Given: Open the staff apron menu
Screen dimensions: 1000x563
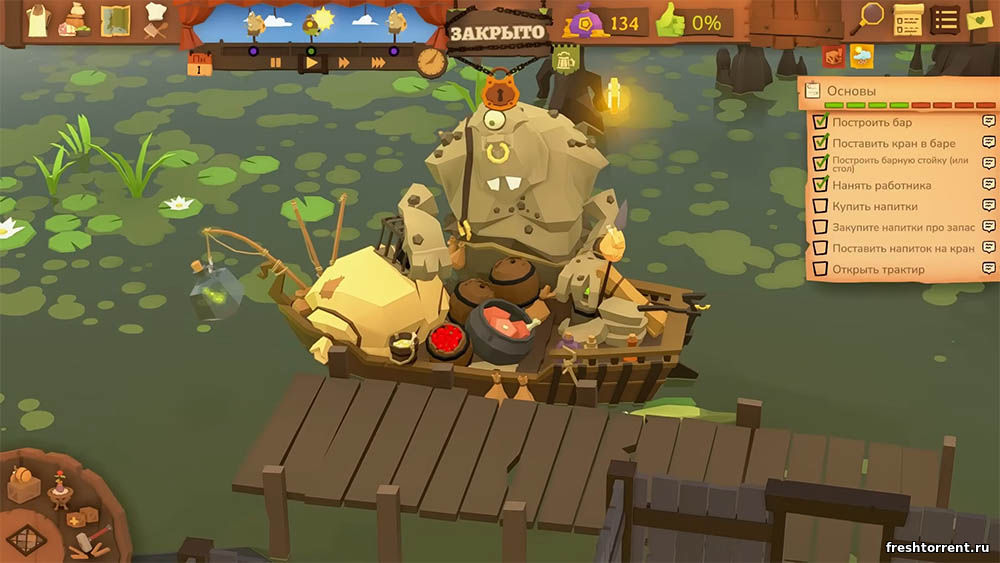Looking at the screenshot, I should pyautogui.click(x=38, y=19).
